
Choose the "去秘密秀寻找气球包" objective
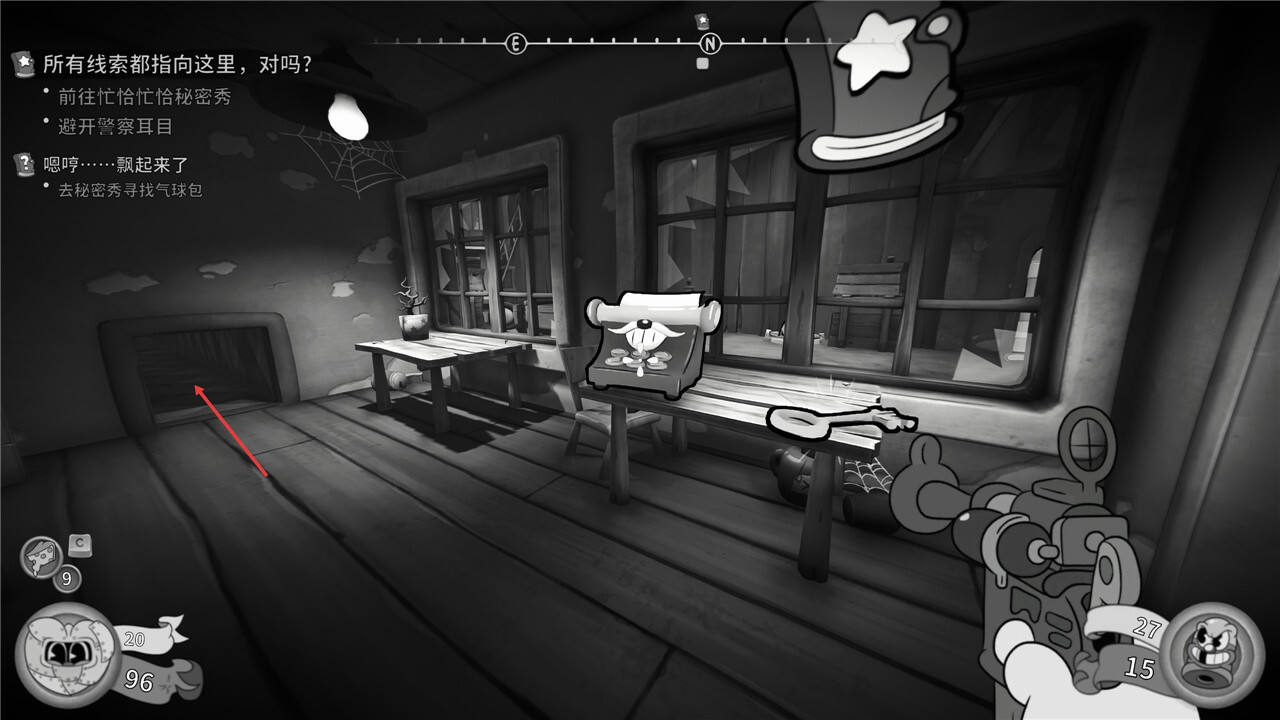pyautogui.click(x=130, y=190)
